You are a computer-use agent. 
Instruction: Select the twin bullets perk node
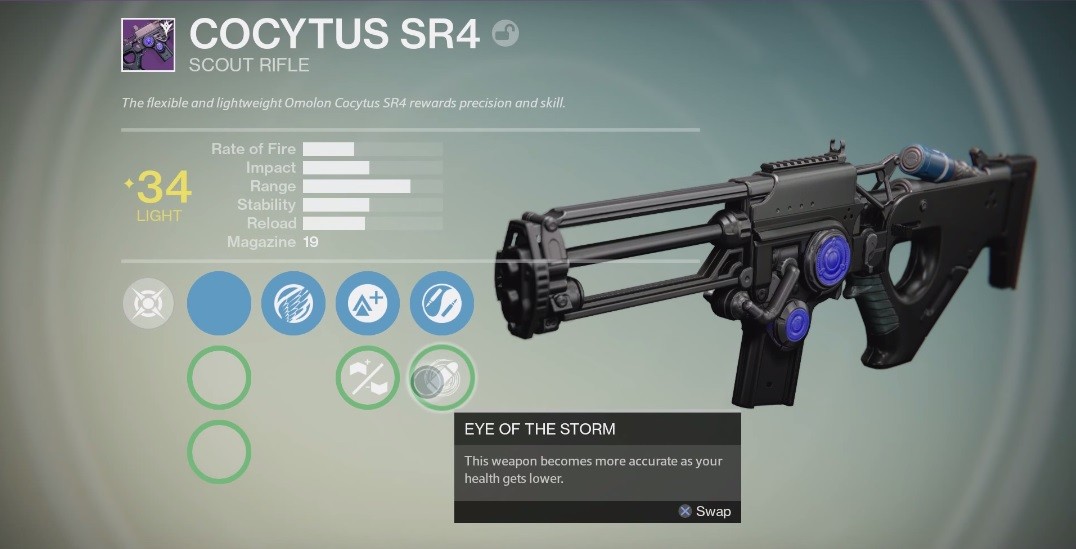(x=441, y=303)
